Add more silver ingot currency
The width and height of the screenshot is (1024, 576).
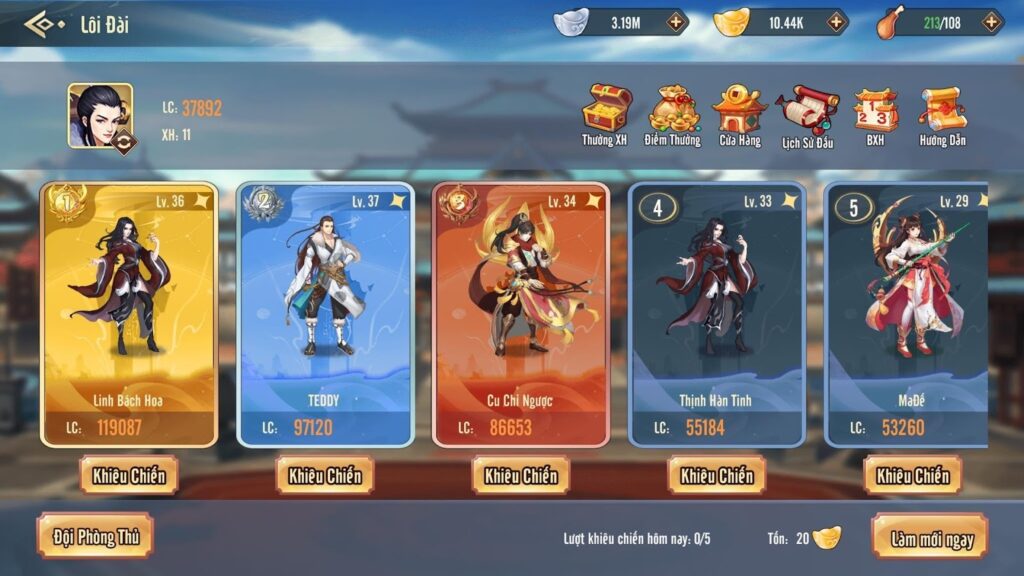tap(677, 22)
